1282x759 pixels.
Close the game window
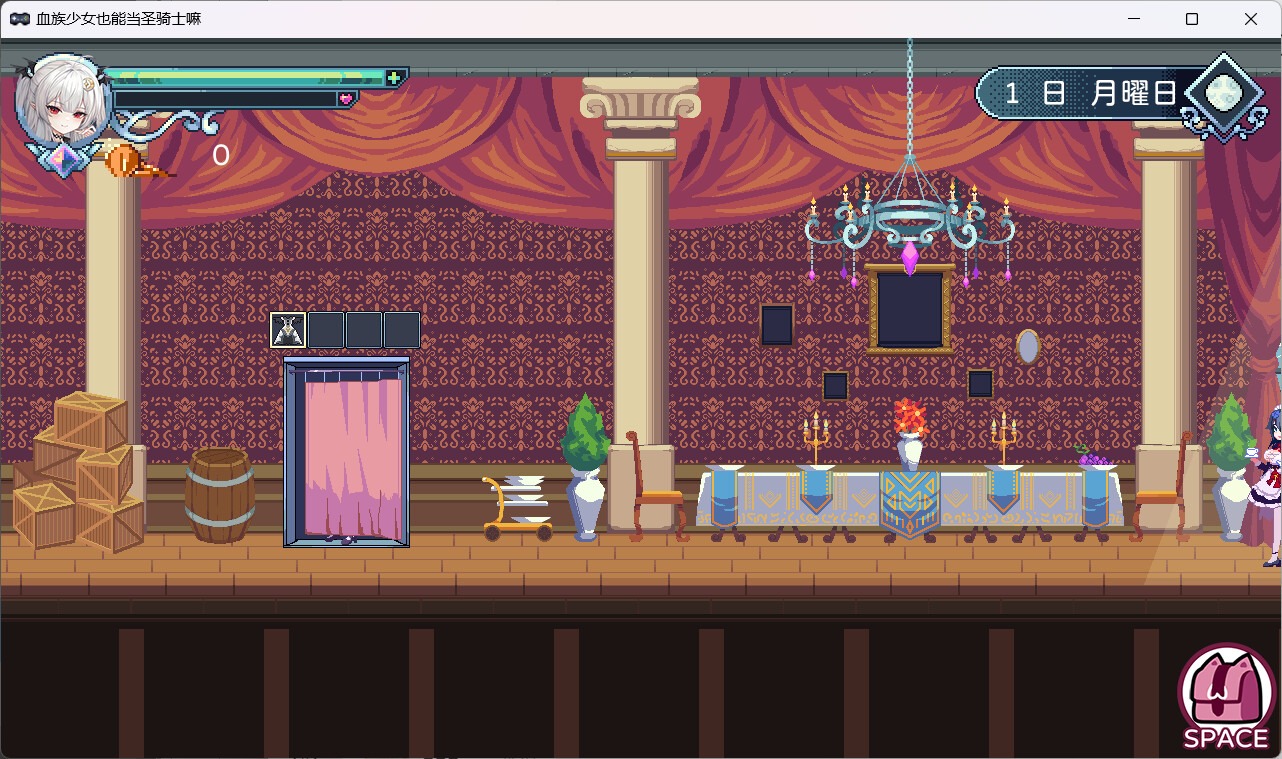click(1250, 19)
